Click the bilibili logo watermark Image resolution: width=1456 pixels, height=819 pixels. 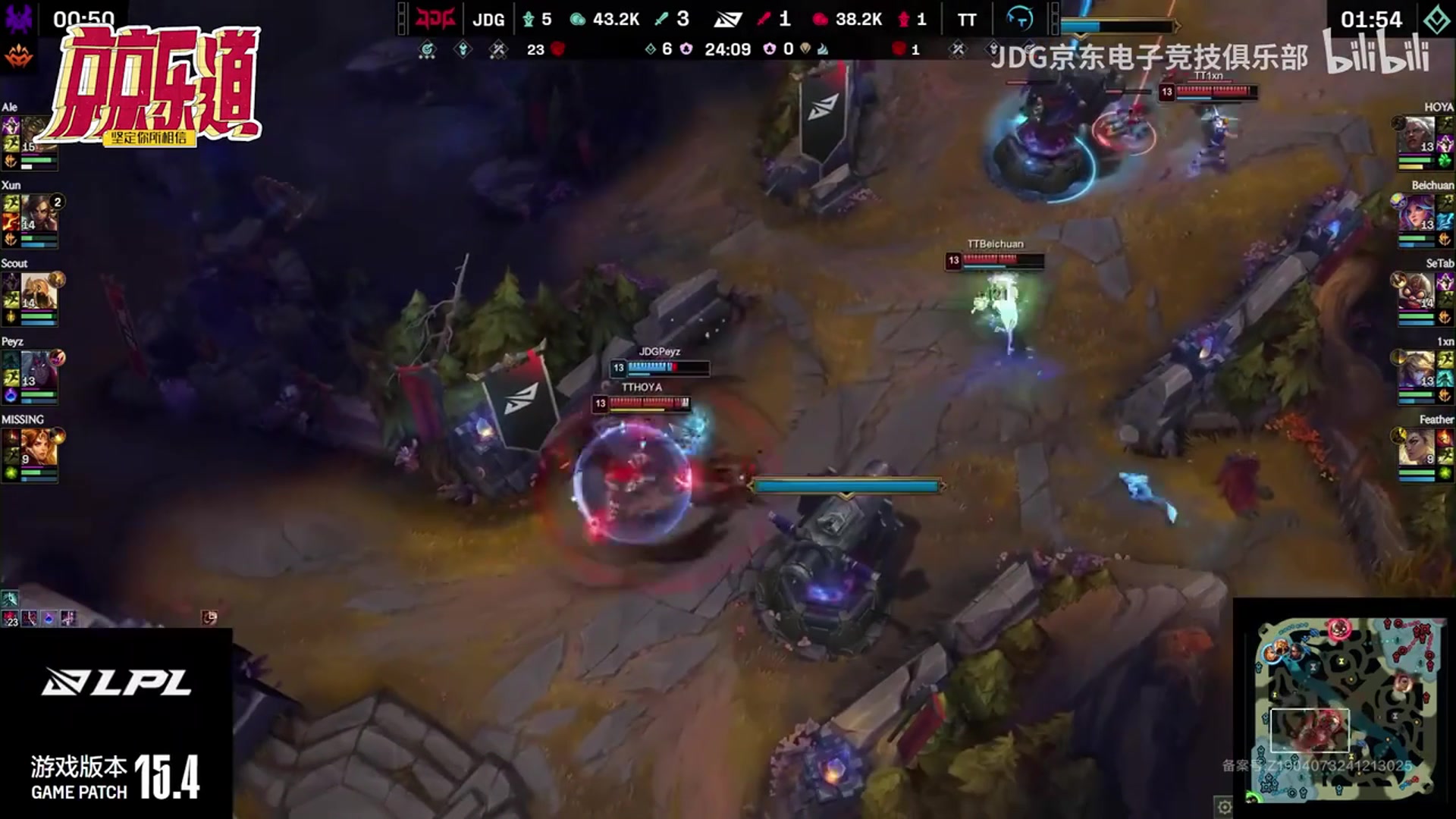click(x=1377, y=53)
